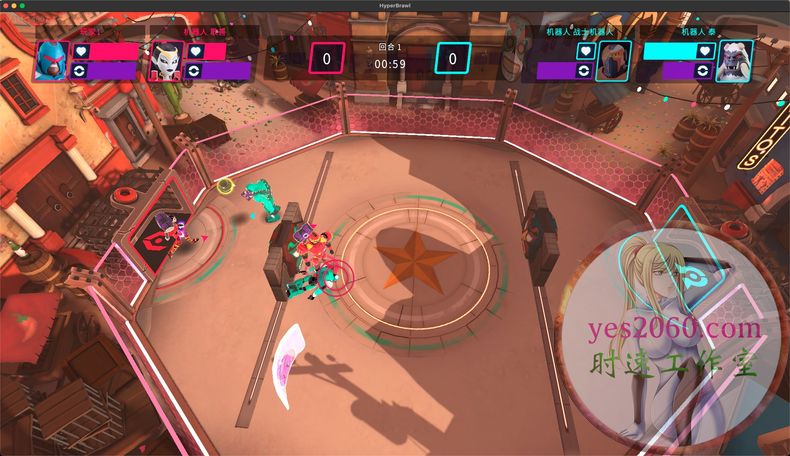This screenshot has width=790, height=456.
Task: Select the orange helmeted warrior robot portrait
Action: pos(612,61)
